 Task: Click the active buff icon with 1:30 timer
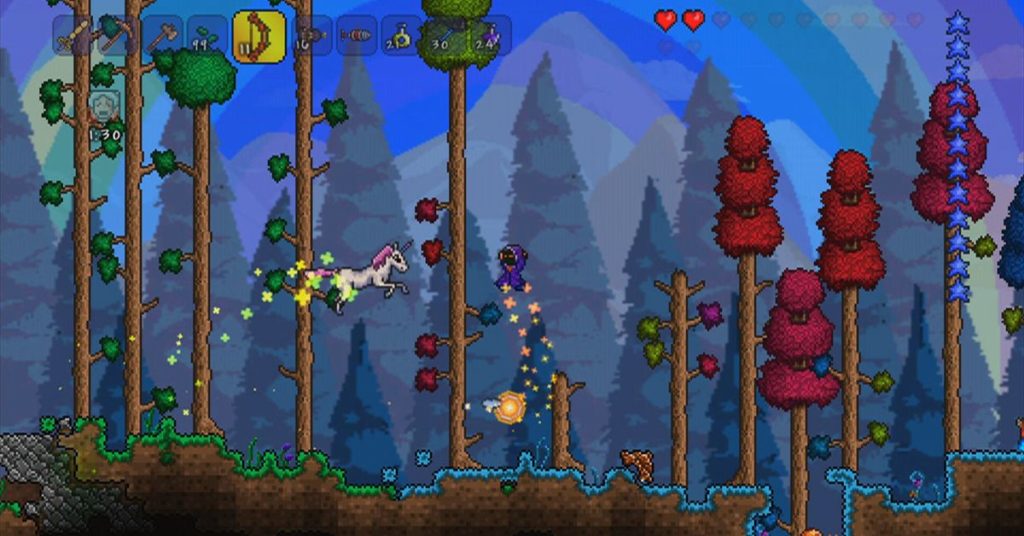pyautogui.click(x=104, y=106)
